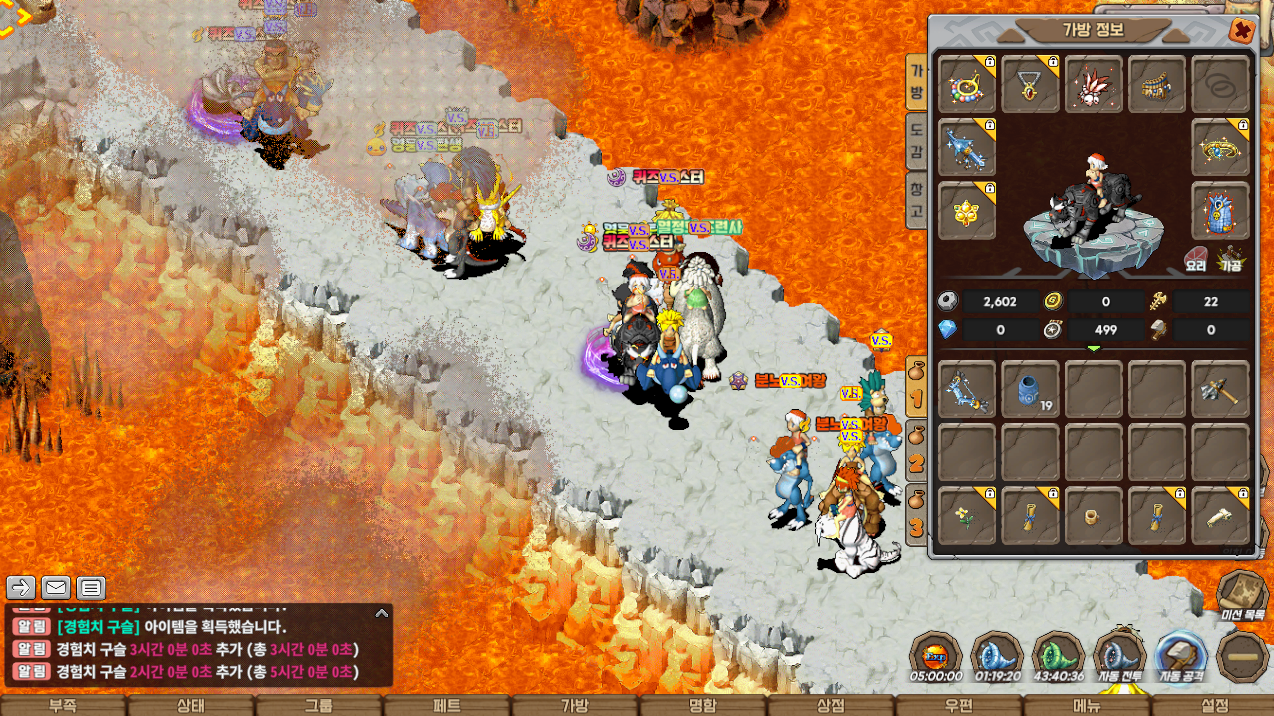Toggle 자동 전투 auto battle
The height and width of the screenshot is (716, 1274).
pos(1120,656)
